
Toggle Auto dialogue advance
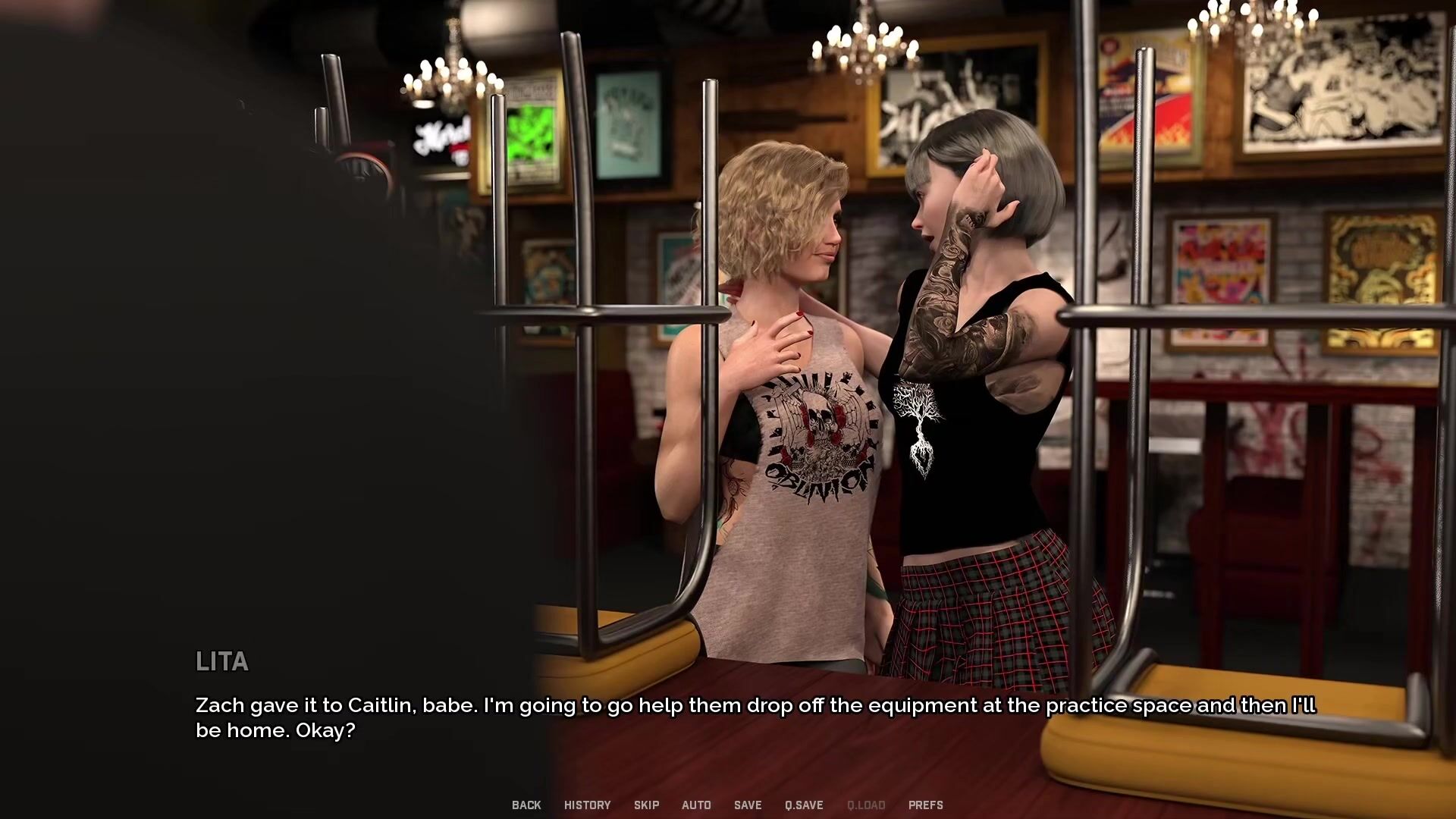[696, 805]
